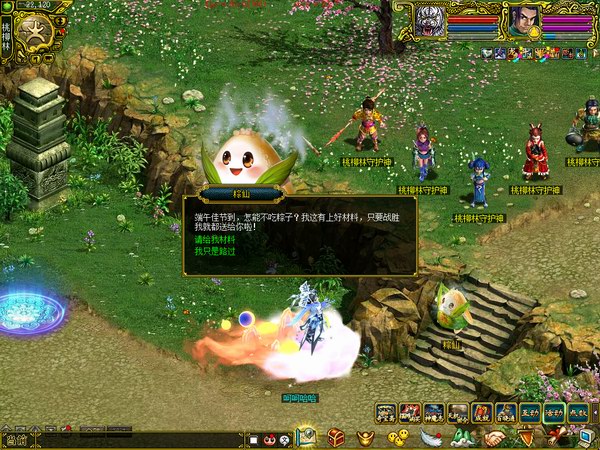
Task: Open the paper scroll icon
Action: [x=554, y=437]
